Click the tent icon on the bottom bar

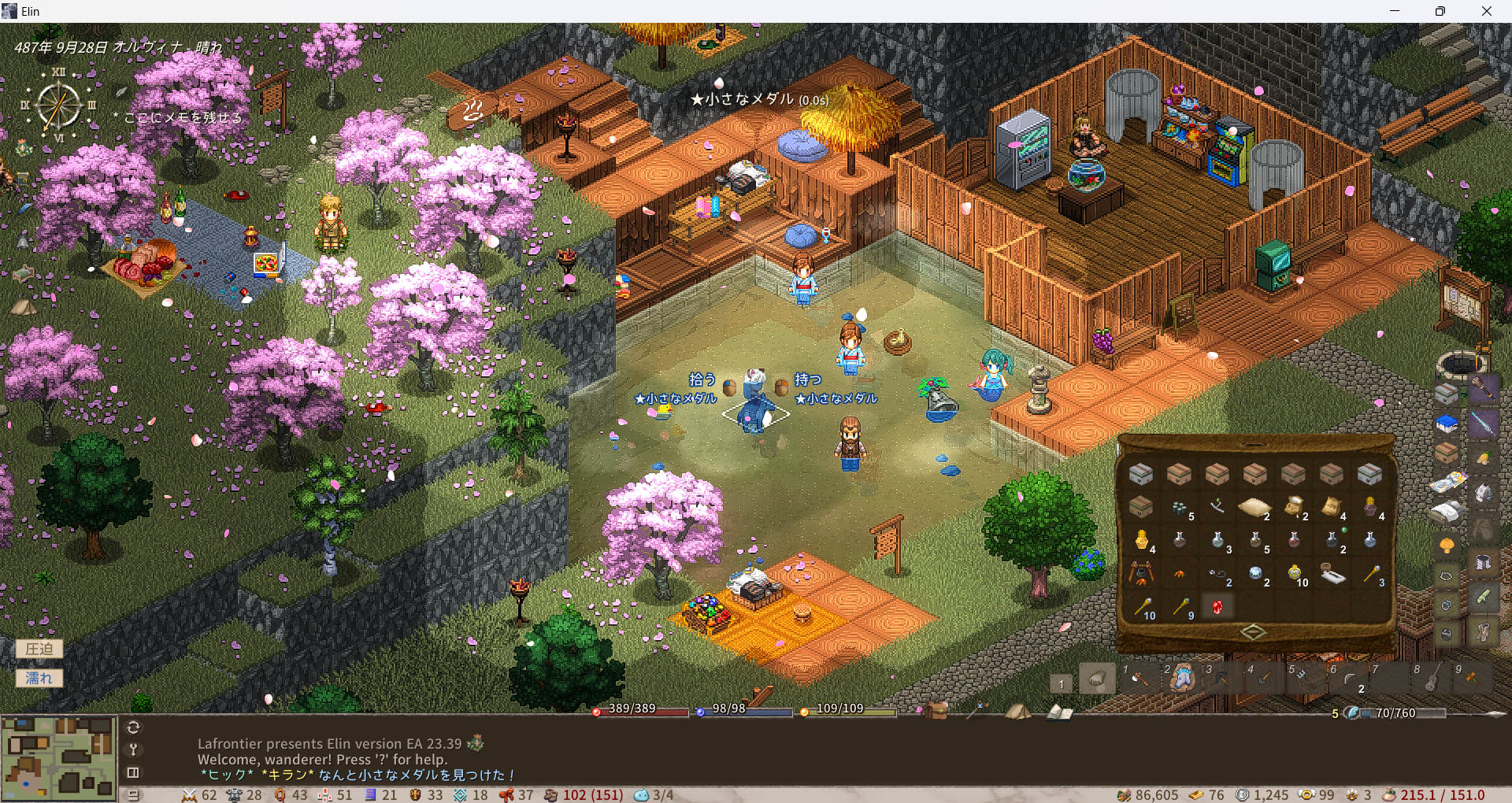point(1017,711)
